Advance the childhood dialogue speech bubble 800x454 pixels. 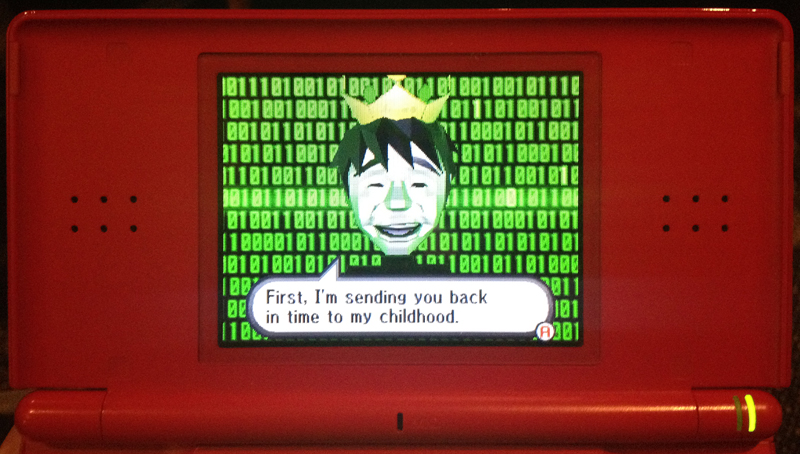click(x=545, y=330)
